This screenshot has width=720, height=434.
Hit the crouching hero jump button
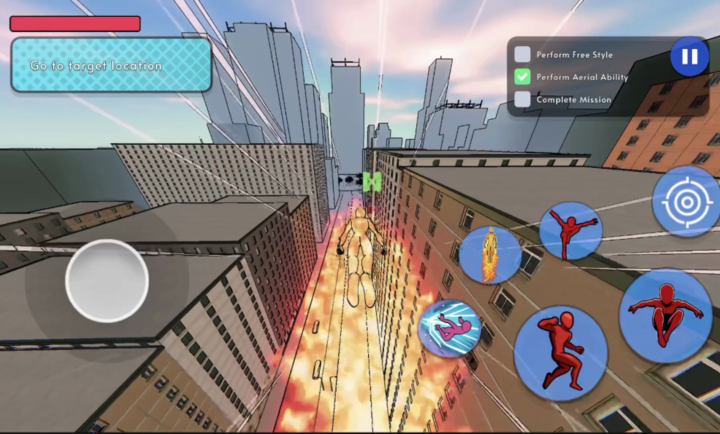coord(664,315)
